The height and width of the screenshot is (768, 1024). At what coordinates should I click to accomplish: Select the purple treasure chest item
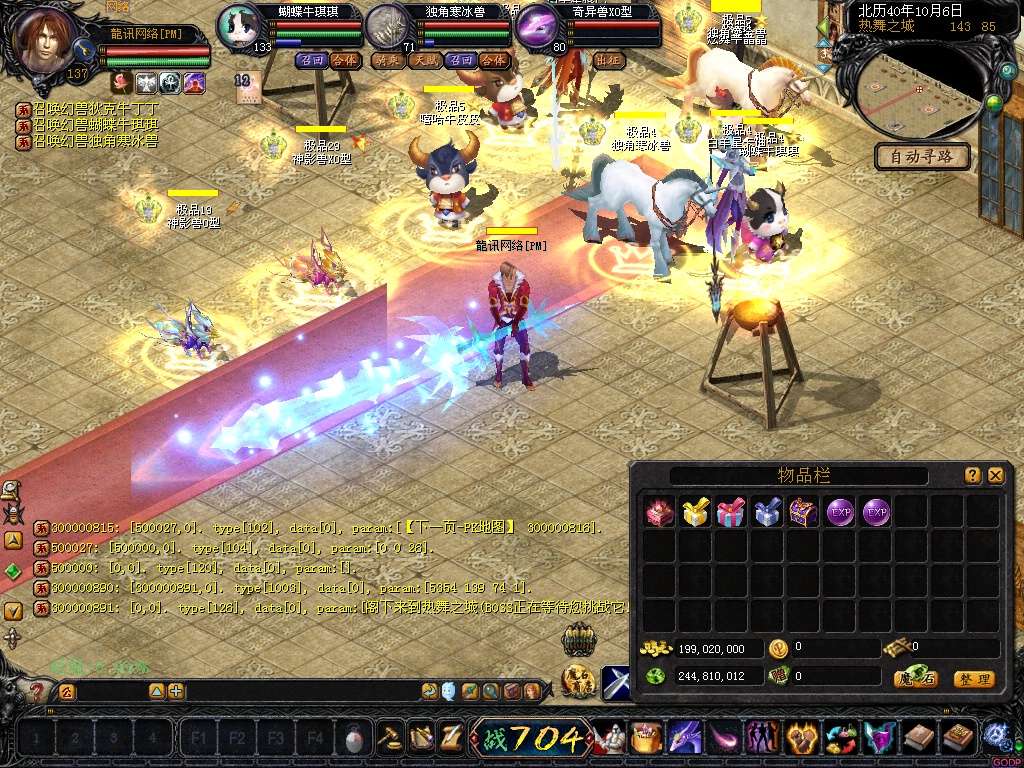pyautogui.click(x=803, y=513)
